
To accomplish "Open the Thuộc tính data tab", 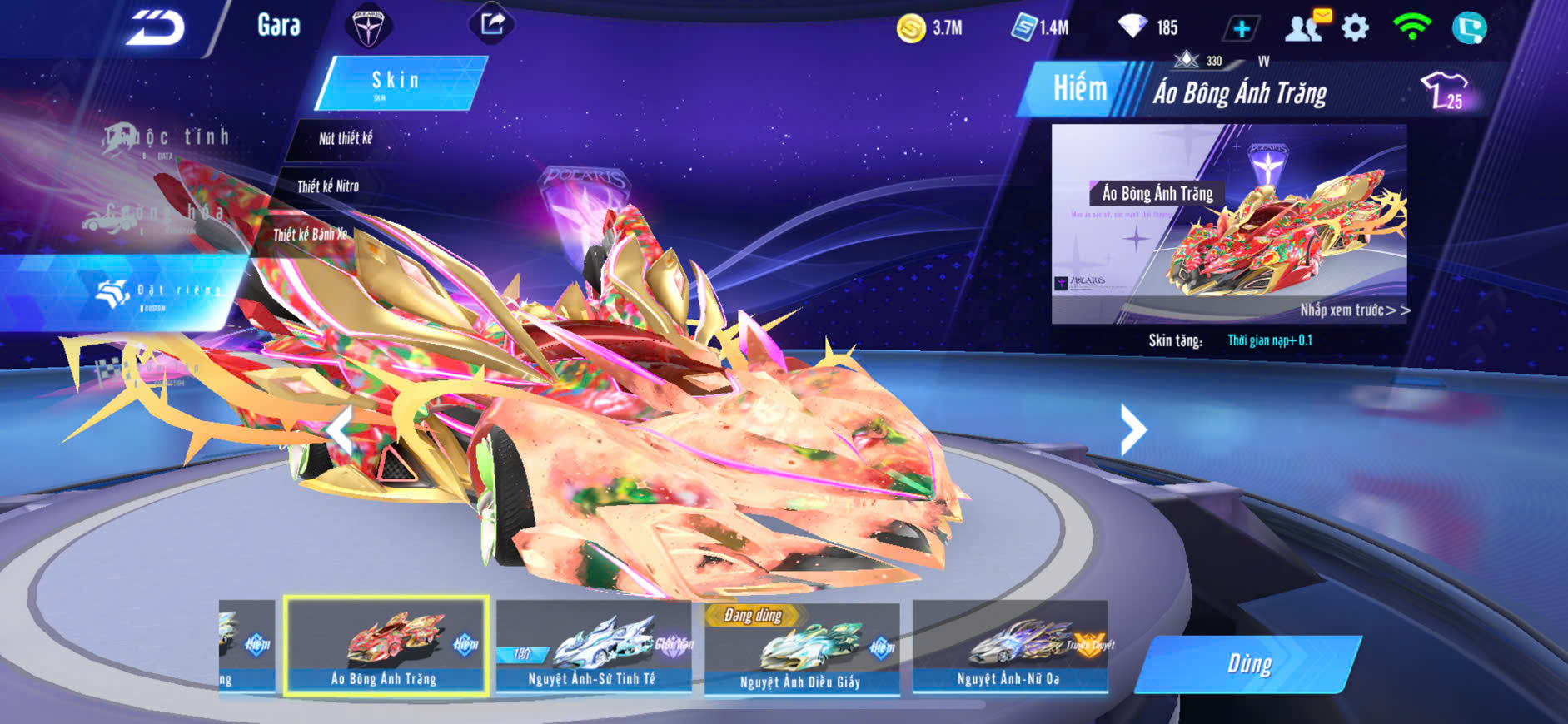I will (167, 138).
